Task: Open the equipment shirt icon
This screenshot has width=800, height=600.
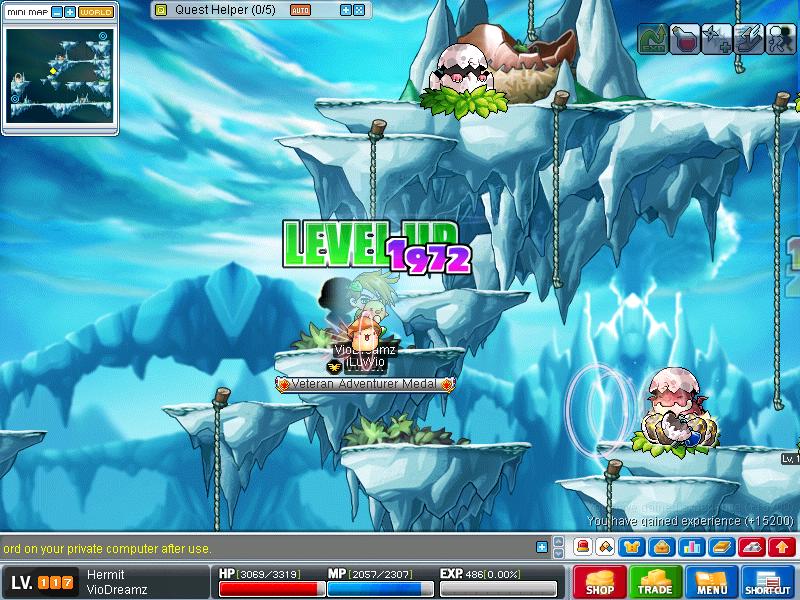Action: tap(633, 547)
